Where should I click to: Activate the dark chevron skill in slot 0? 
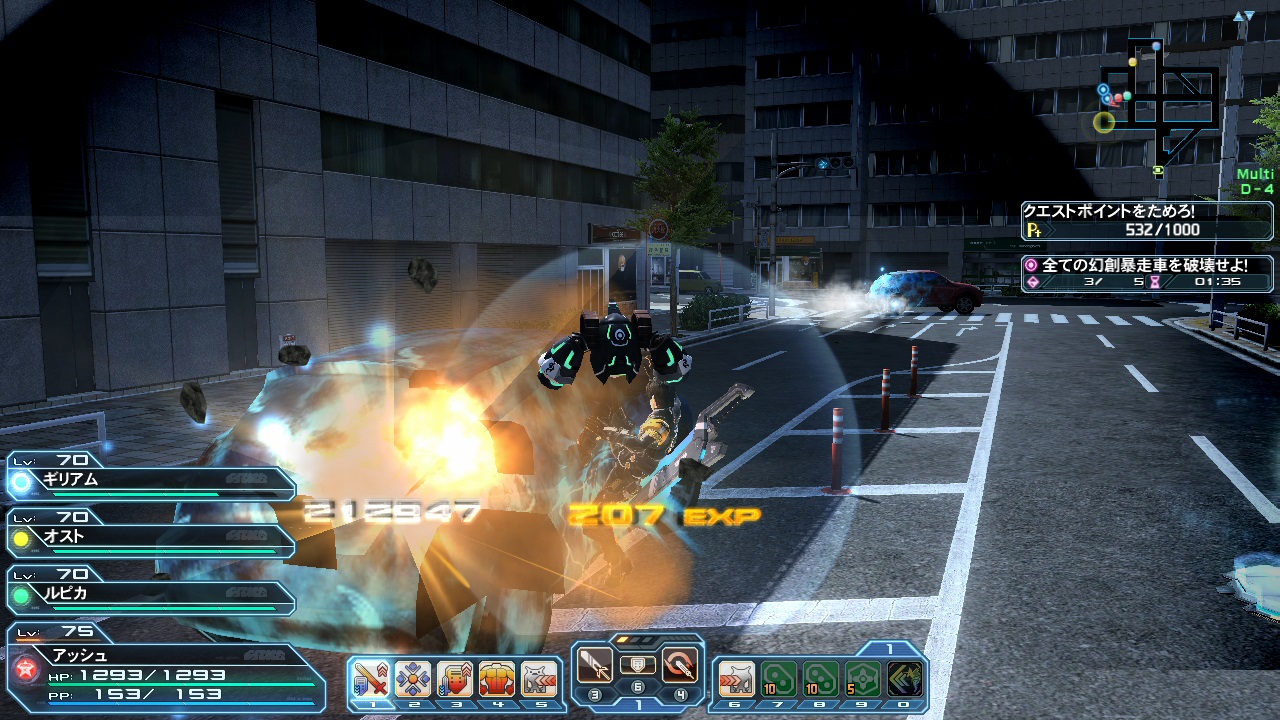click(x=905, y=680)
